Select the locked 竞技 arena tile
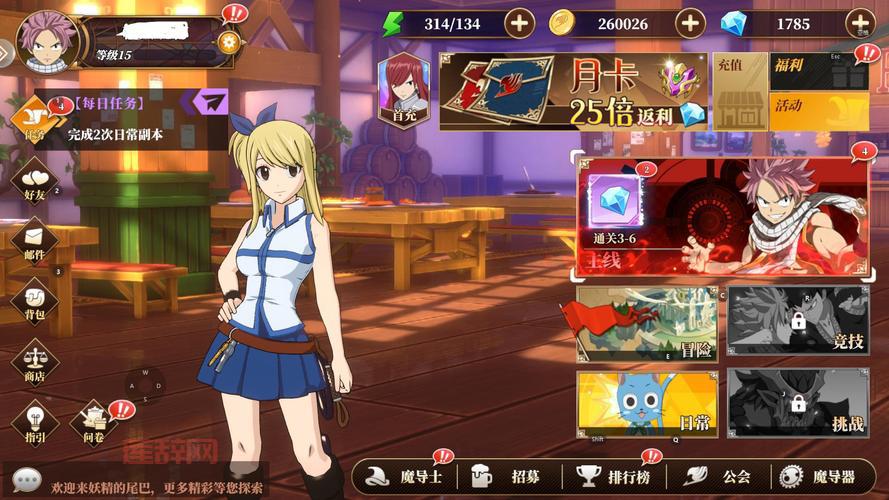 798,325
